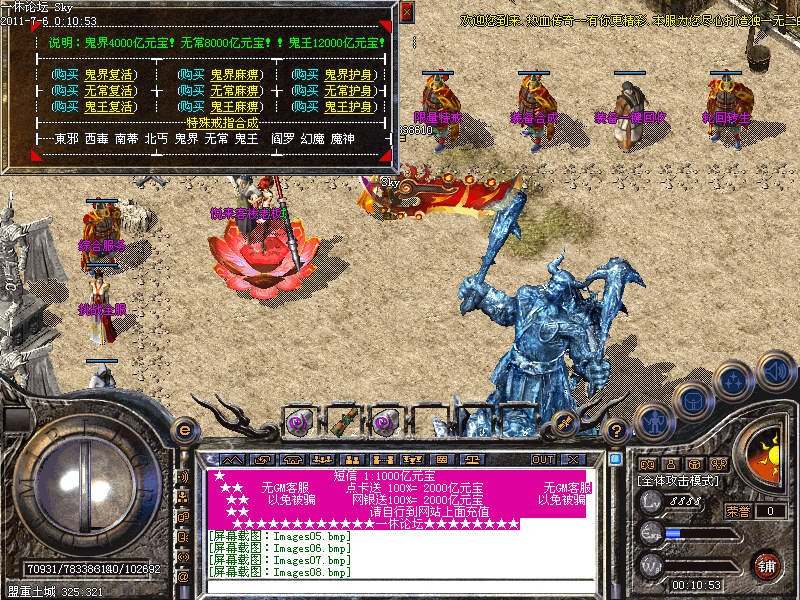Image resolution: width=800 pixels, height=600 pixels.
Task: Buy the 鬼王麻痹 ring
Action: [x=221, y=107]
